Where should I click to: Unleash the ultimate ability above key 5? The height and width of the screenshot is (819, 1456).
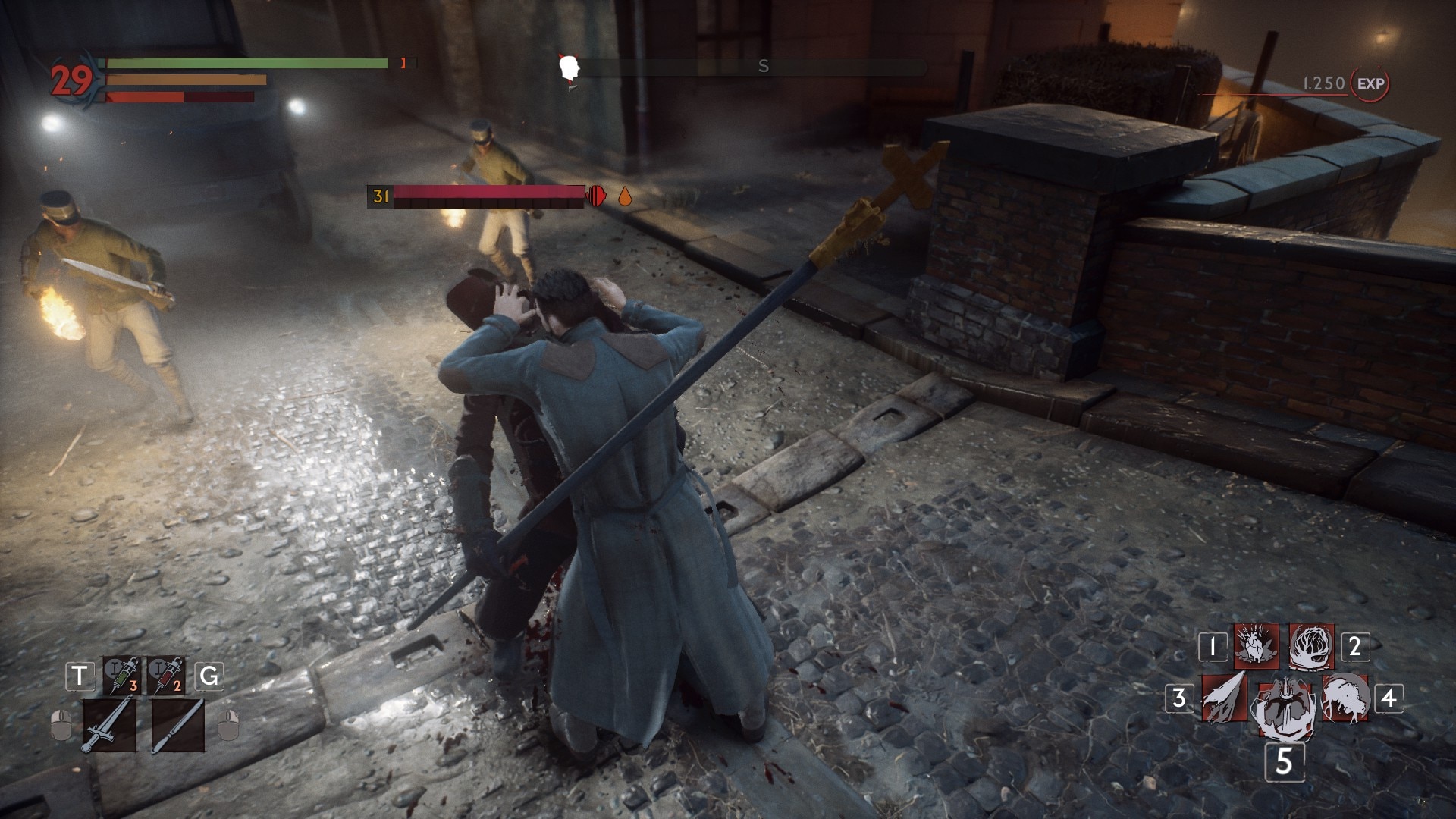coord(1285,708)
